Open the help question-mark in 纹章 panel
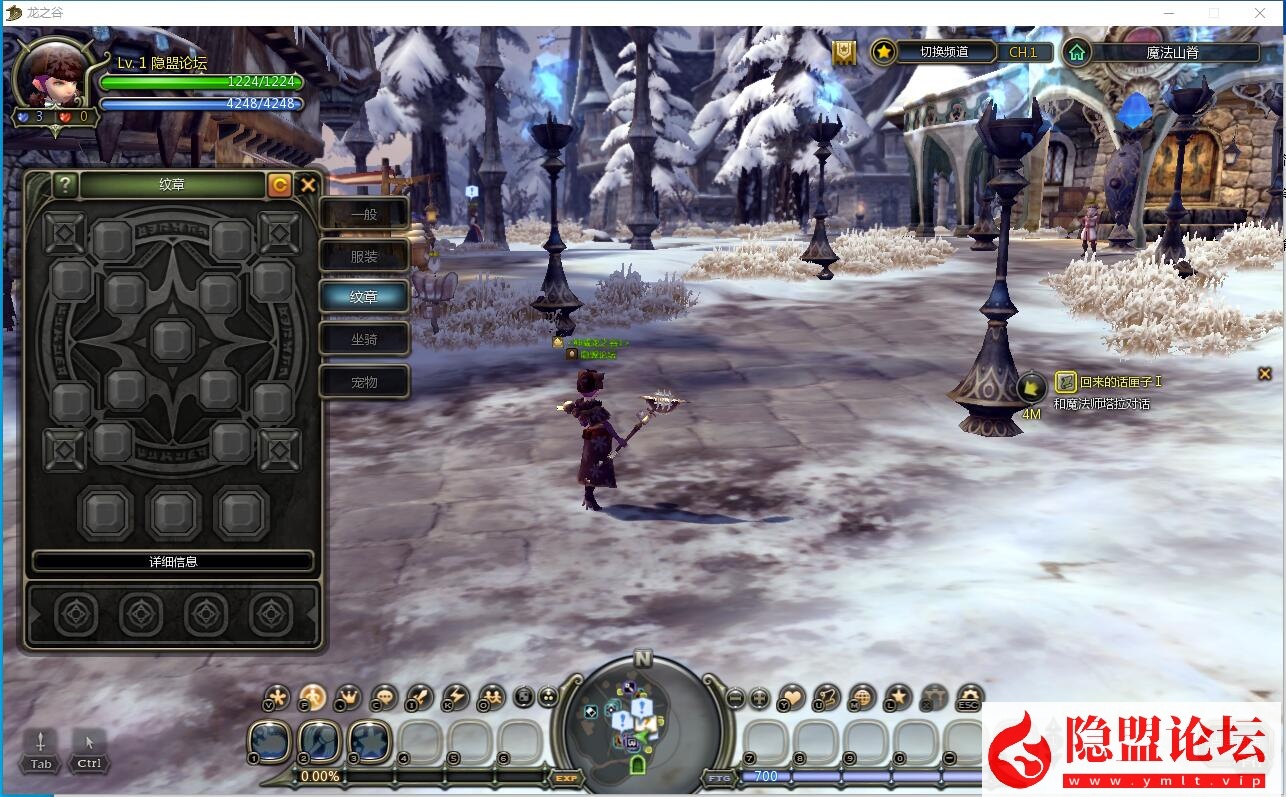 click(x=65, y=185)
